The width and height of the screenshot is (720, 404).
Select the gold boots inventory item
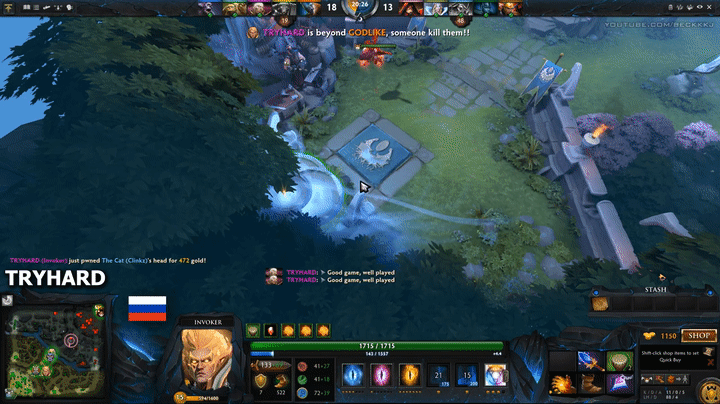pyautogui.click(x=590, y=382)
